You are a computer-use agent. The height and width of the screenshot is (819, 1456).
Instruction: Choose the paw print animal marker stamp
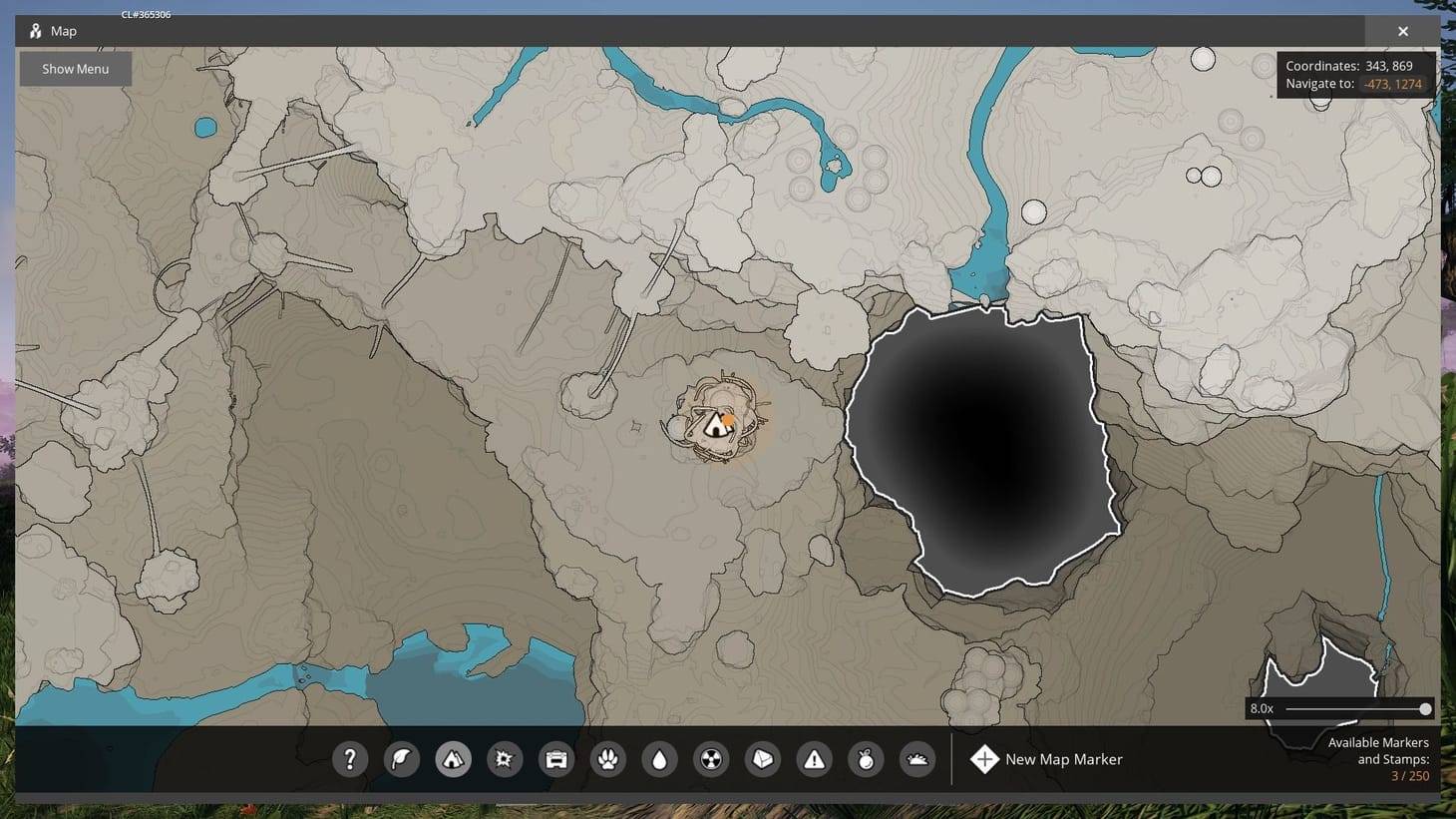point(608,759)
